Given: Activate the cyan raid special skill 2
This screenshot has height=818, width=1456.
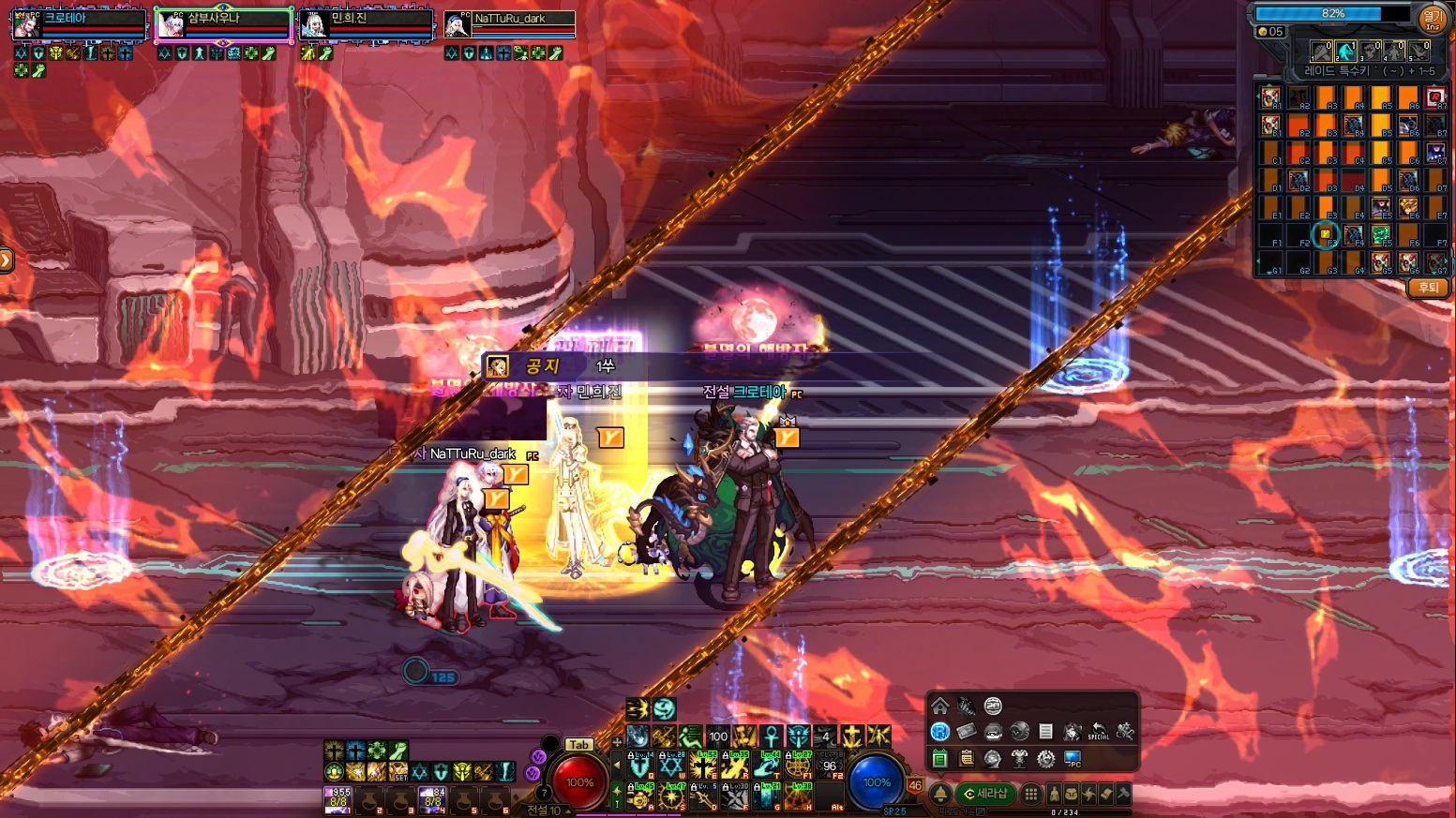Looking at the screenshot, I should pos(1345,51).
